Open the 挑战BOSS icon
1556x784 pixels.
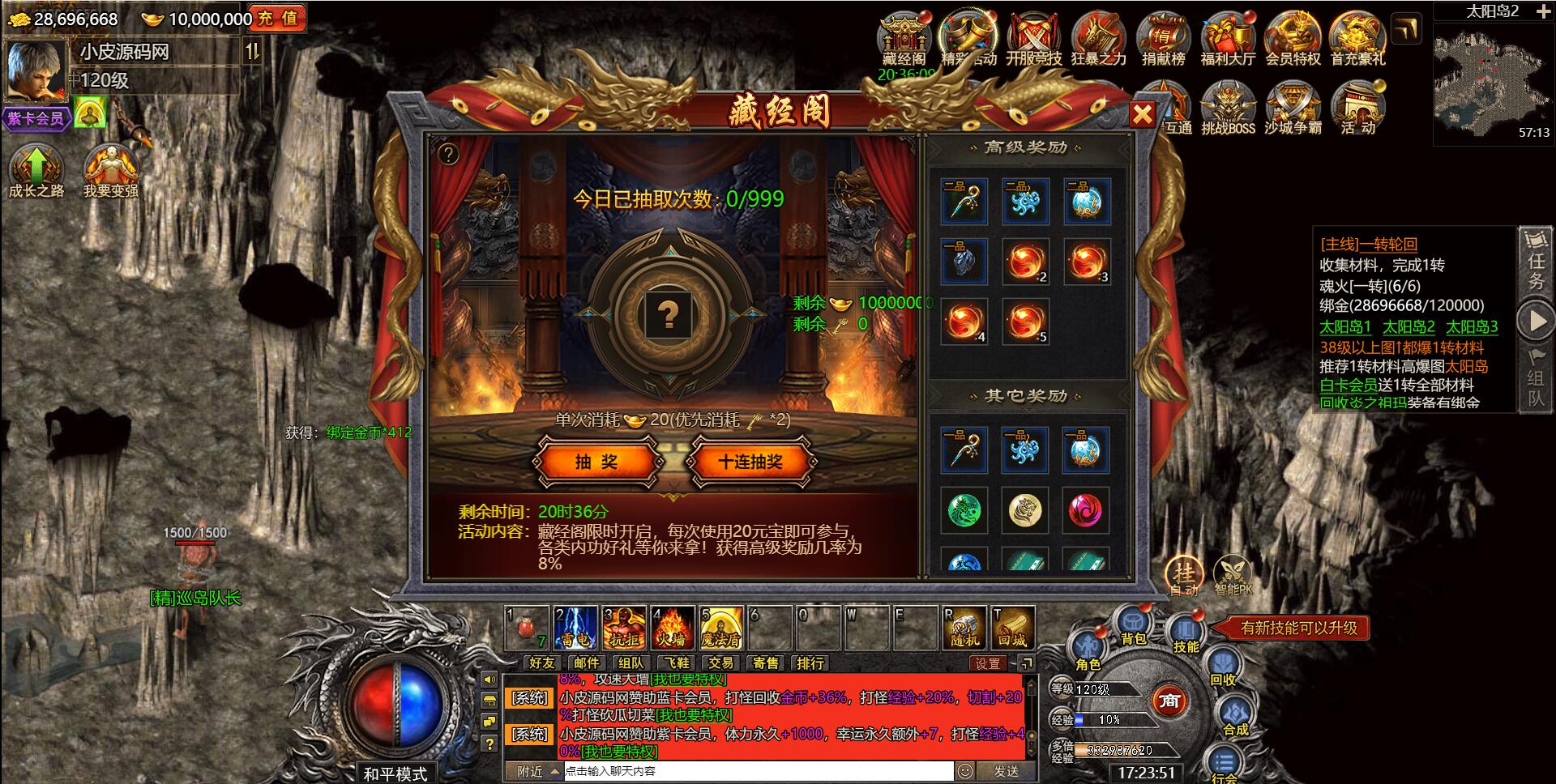pos(1228,108)
